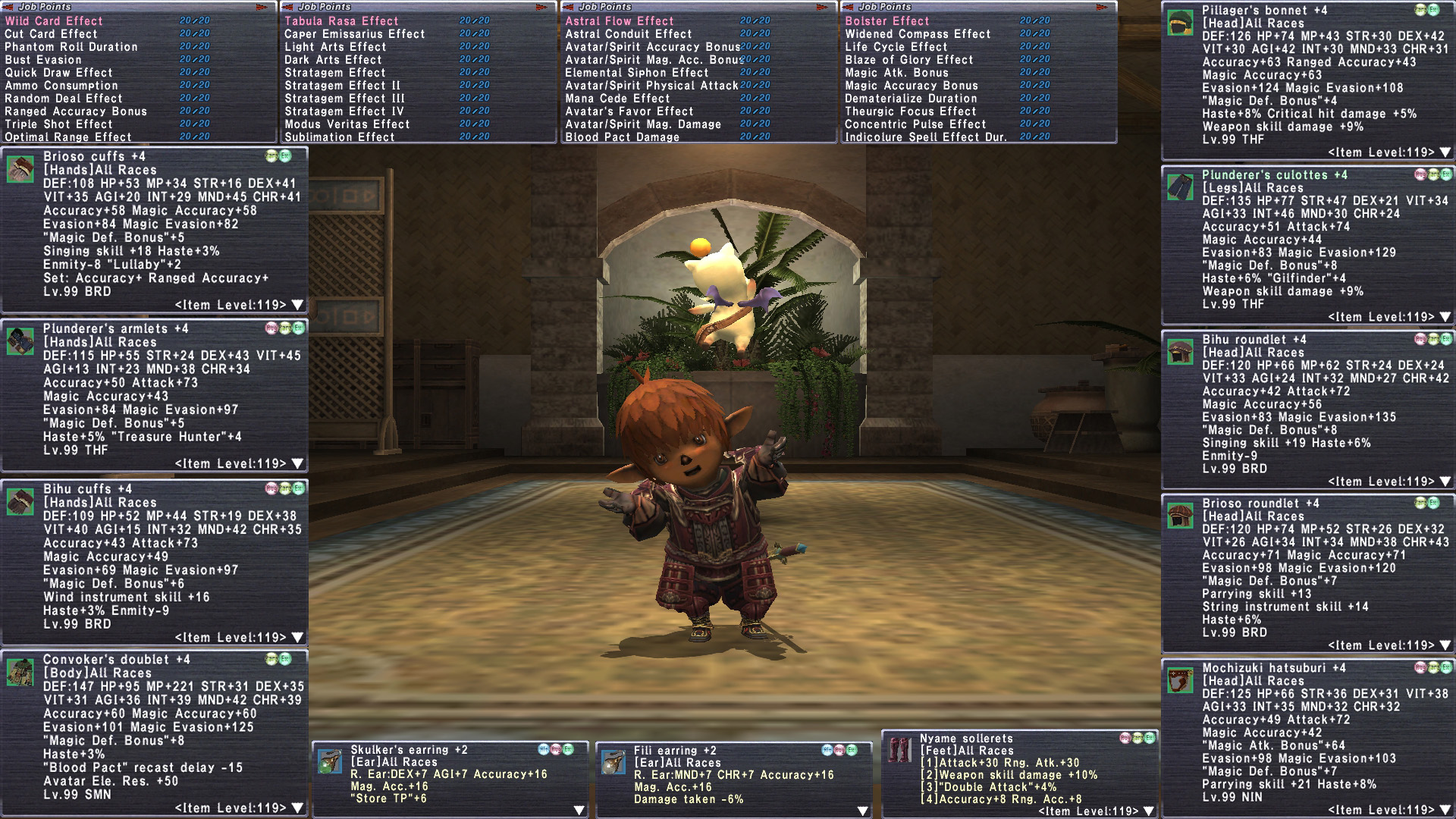The width and height of the screenshot is (1456, 819).
Task: Select Bolster Effect in Job Points
Action: (x=887, y=21)
